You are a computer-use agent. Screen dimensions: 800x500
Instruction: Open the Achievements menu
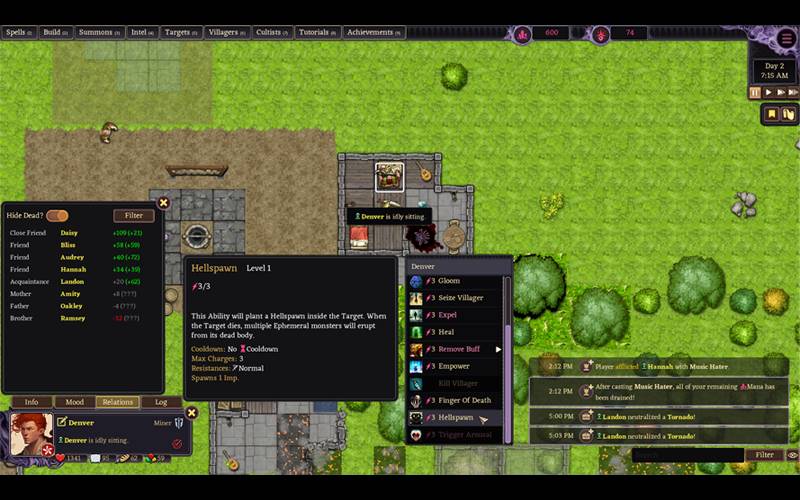click(373, 32)
